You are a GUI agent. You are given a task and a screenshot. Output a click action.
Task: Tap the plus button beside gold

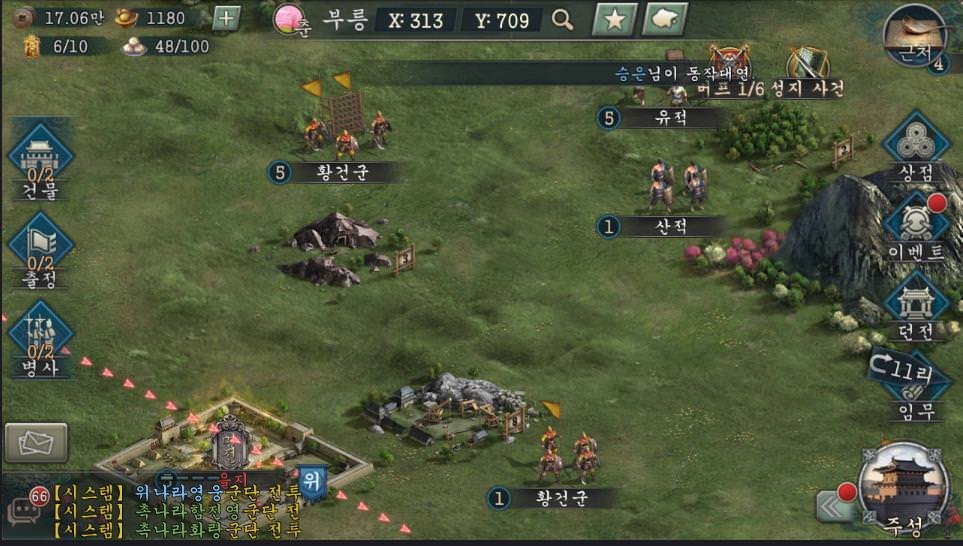point(228,18)
